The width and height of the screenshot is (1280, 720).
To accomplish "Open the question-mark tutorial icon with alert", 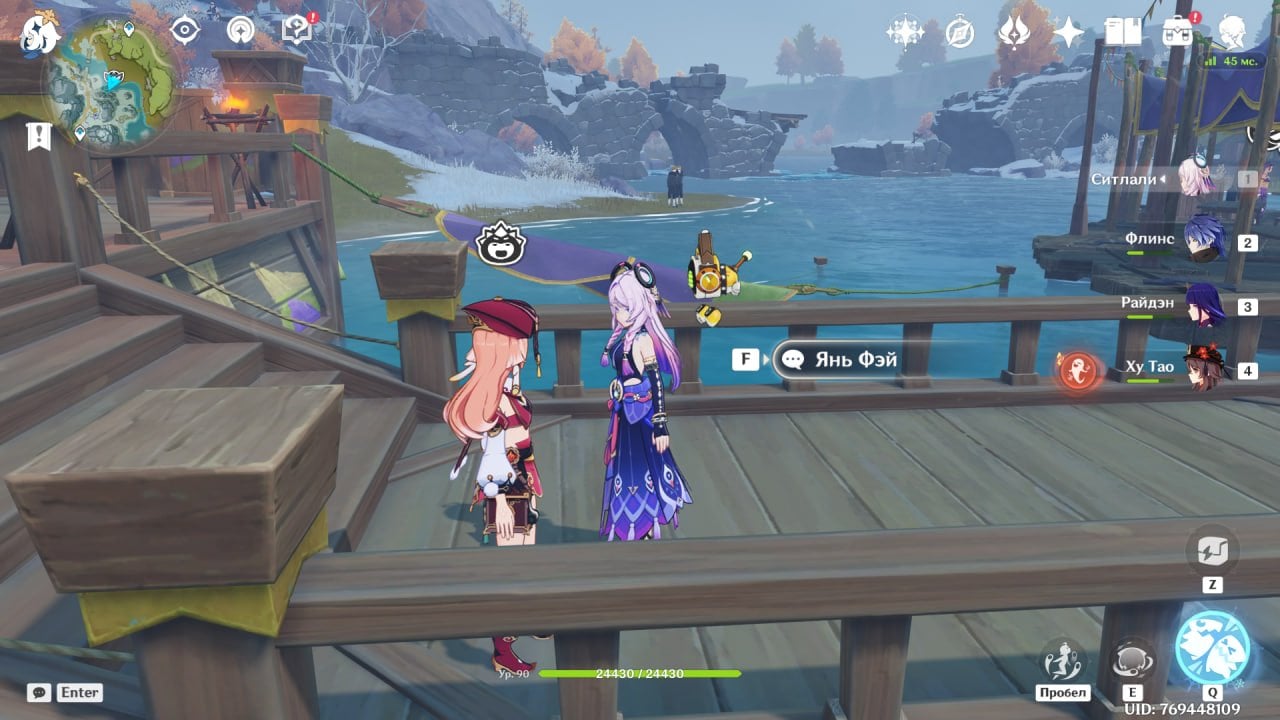I will pos(297,29).
